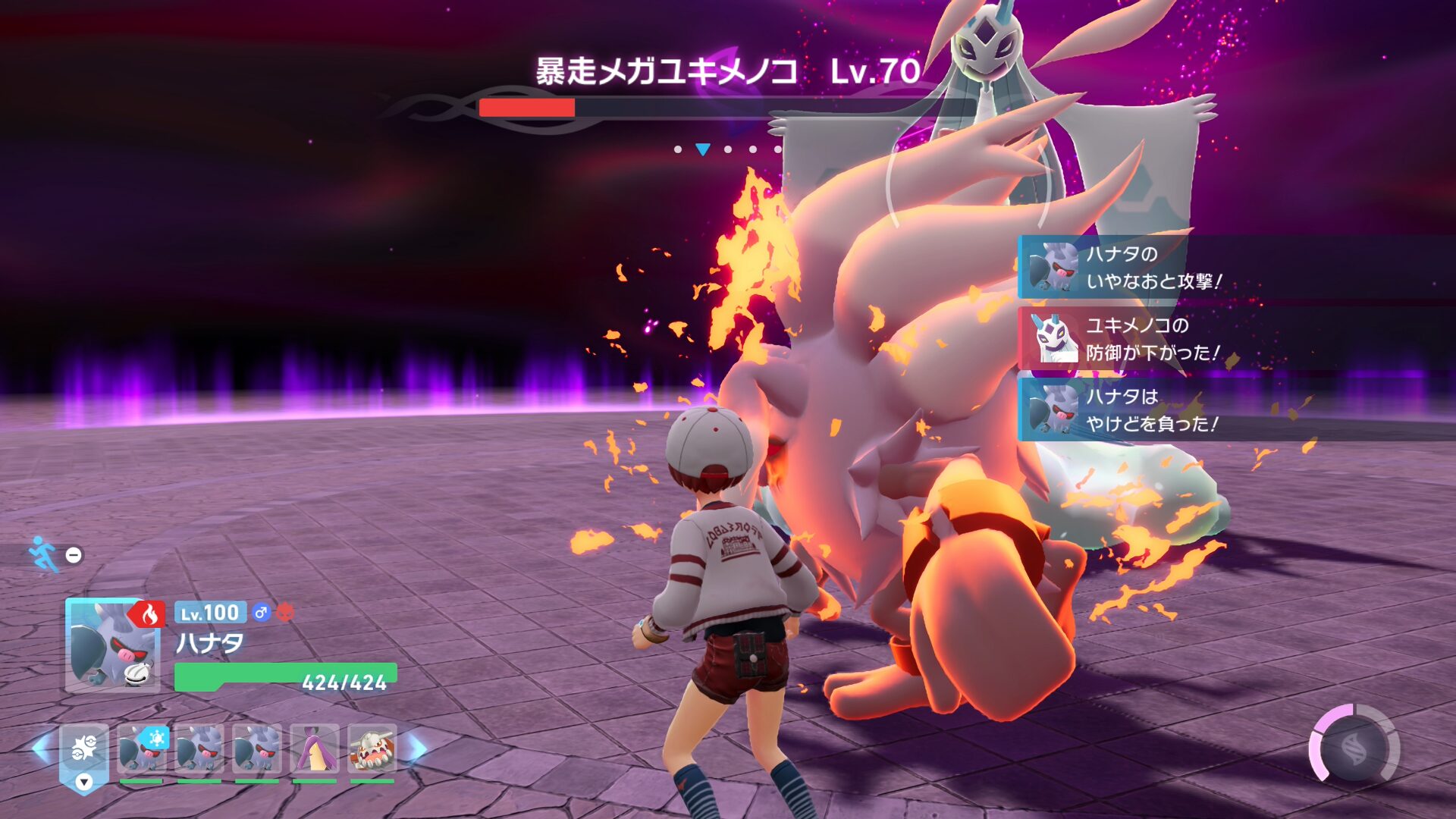The image size is (1456, 819).
Task: Select Heatran in the party bar
Action: point(372,749)
